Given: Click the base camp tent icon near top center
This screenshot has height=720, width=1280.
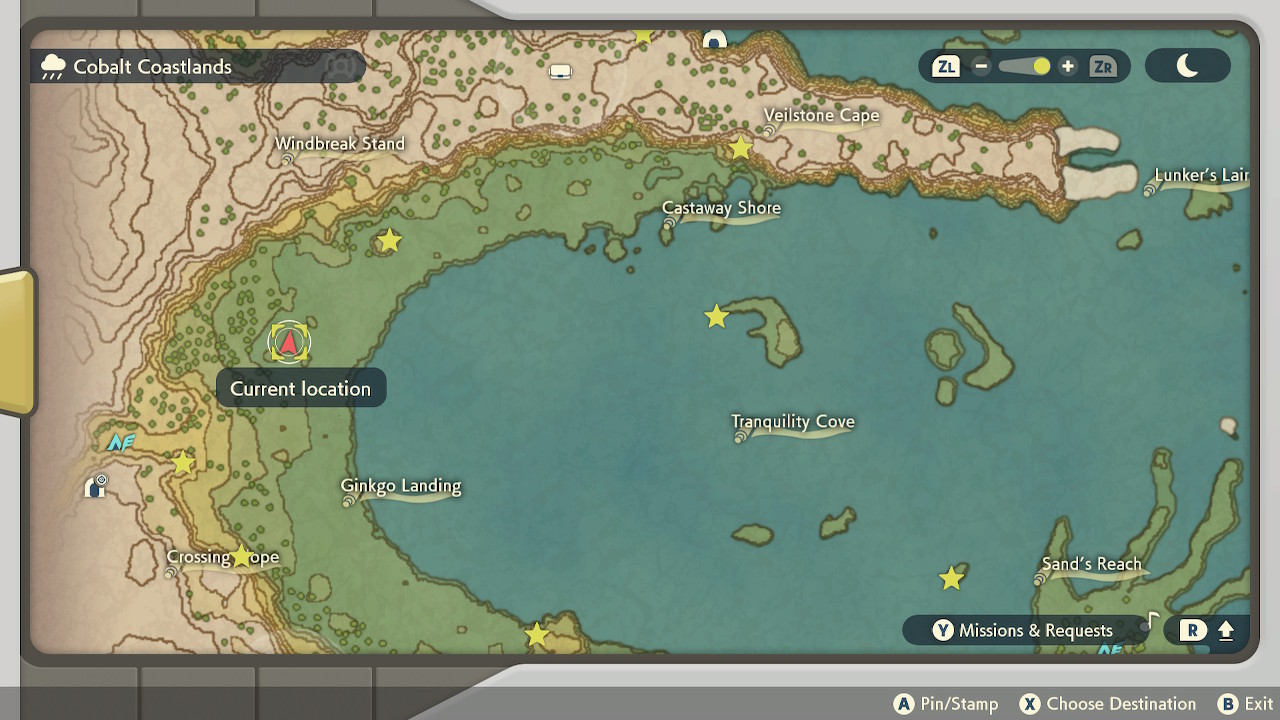Looking at the screenshot, I should pyautogui.click(x=559, y=71).
